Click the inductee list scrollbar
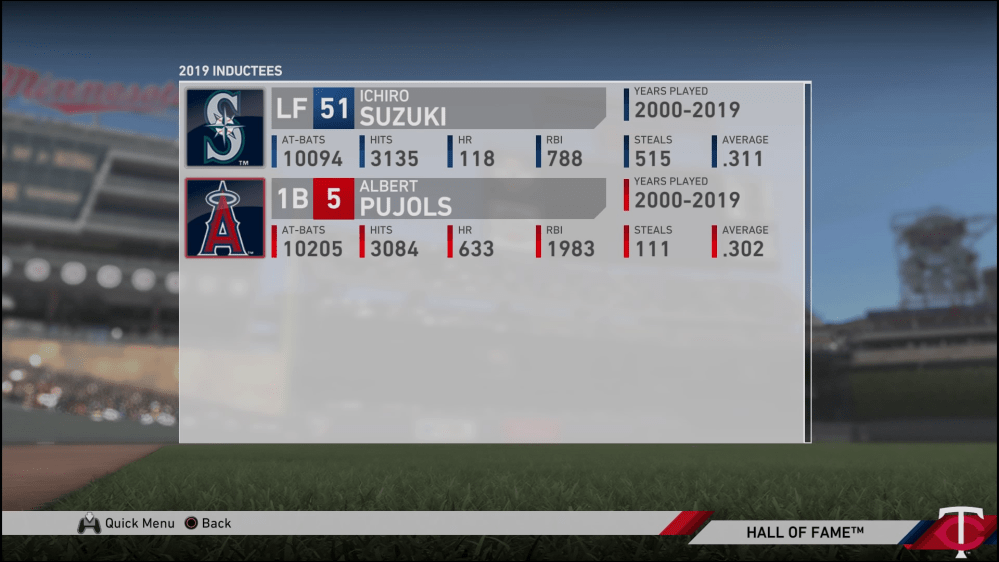This screenshot has height=562, width=999. [x=807, y=262]
